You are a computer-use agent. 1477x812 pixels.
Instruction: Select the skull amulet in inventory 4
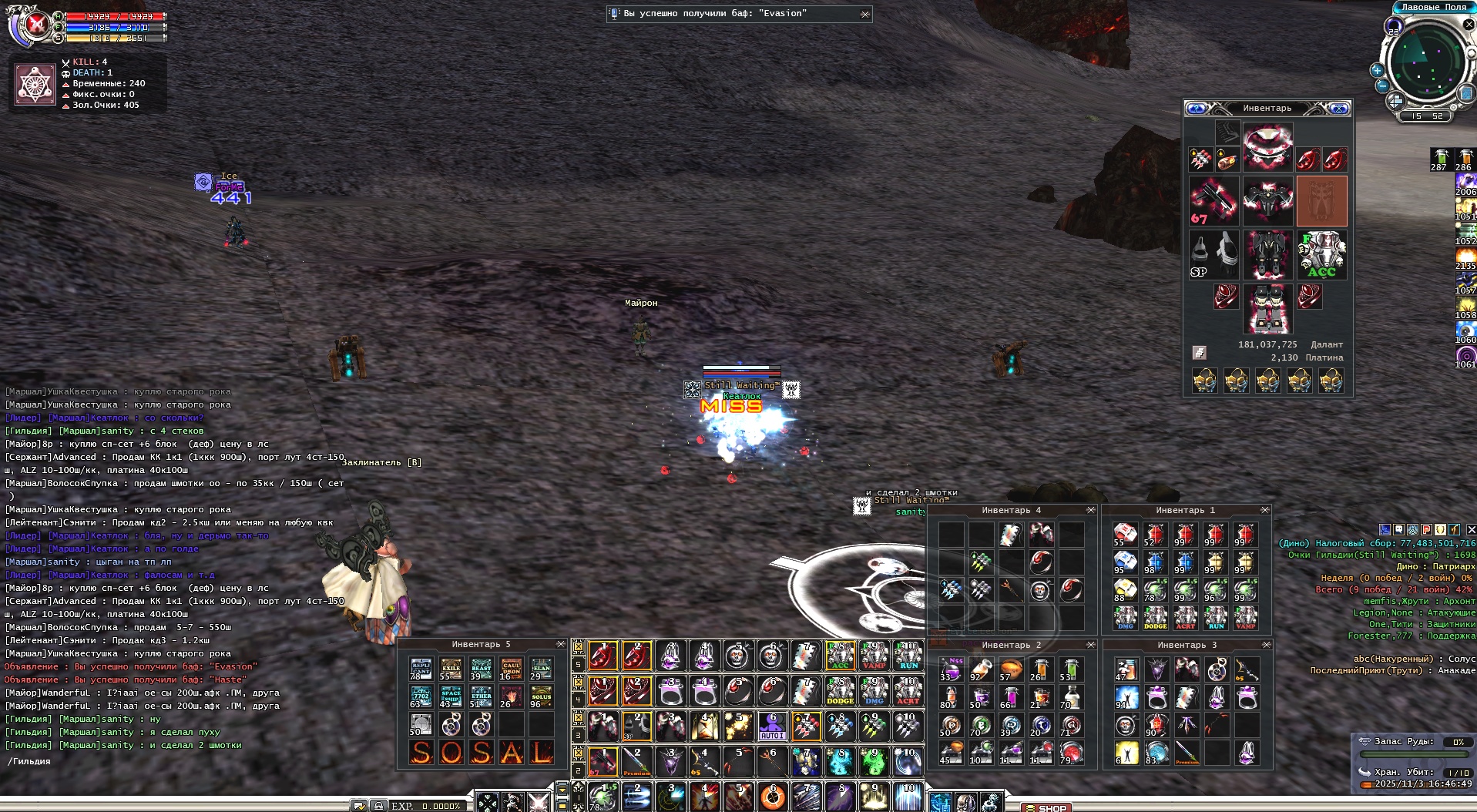[1040, 590]
